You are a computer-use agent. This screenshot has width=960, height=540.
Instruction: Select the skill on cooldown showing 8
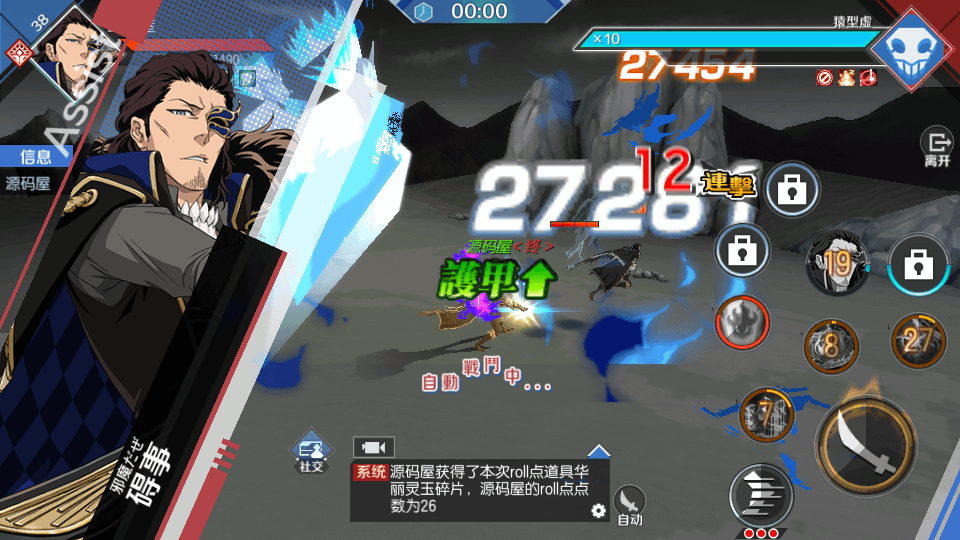[831, 347]
